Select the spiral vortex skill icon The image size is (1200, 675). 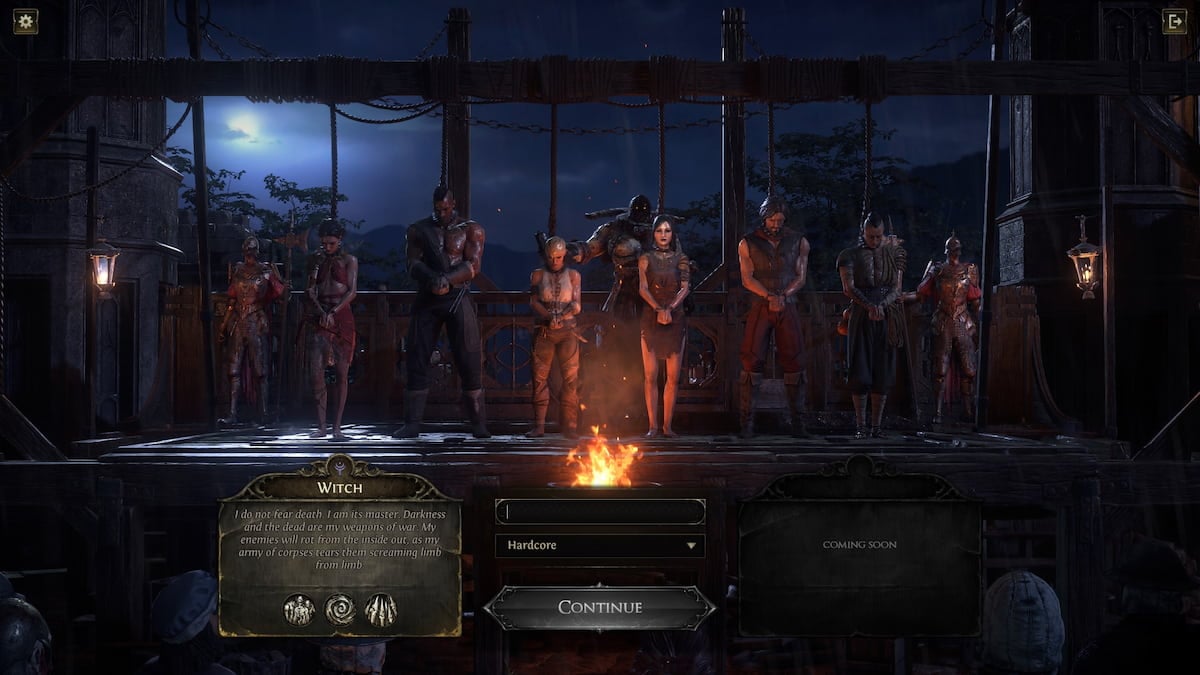pyautogui.click(x=340, y=609)
